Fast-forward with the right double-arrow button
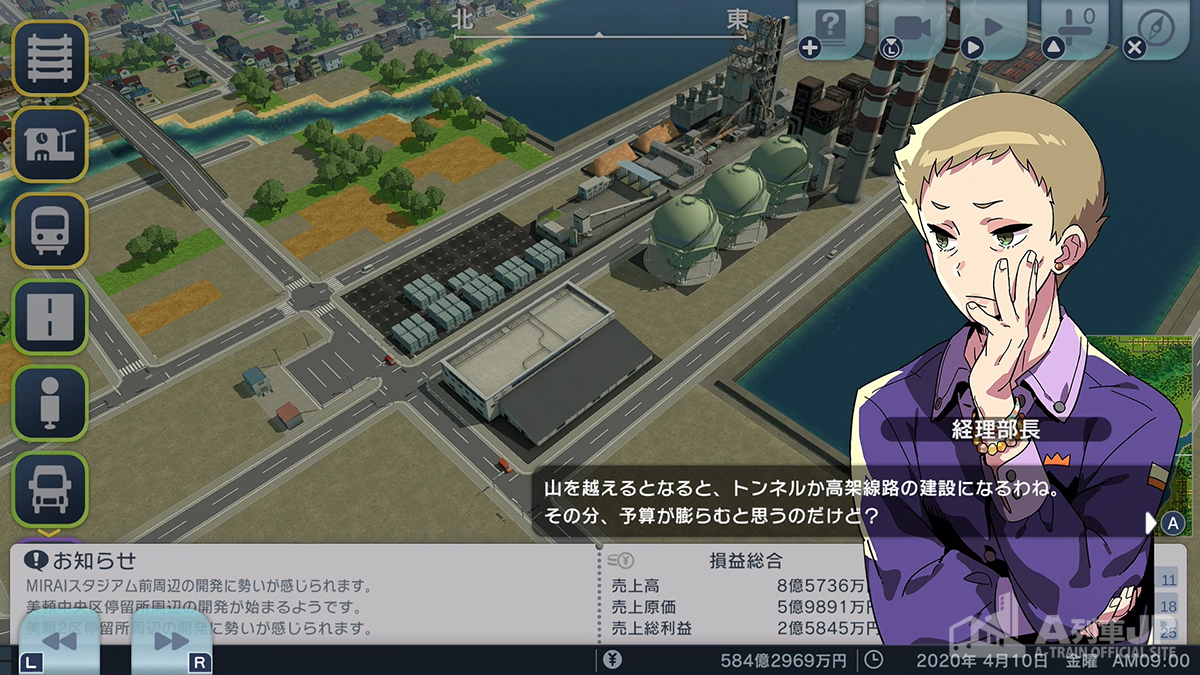The image size is (1200, 675). pos(171,641)
